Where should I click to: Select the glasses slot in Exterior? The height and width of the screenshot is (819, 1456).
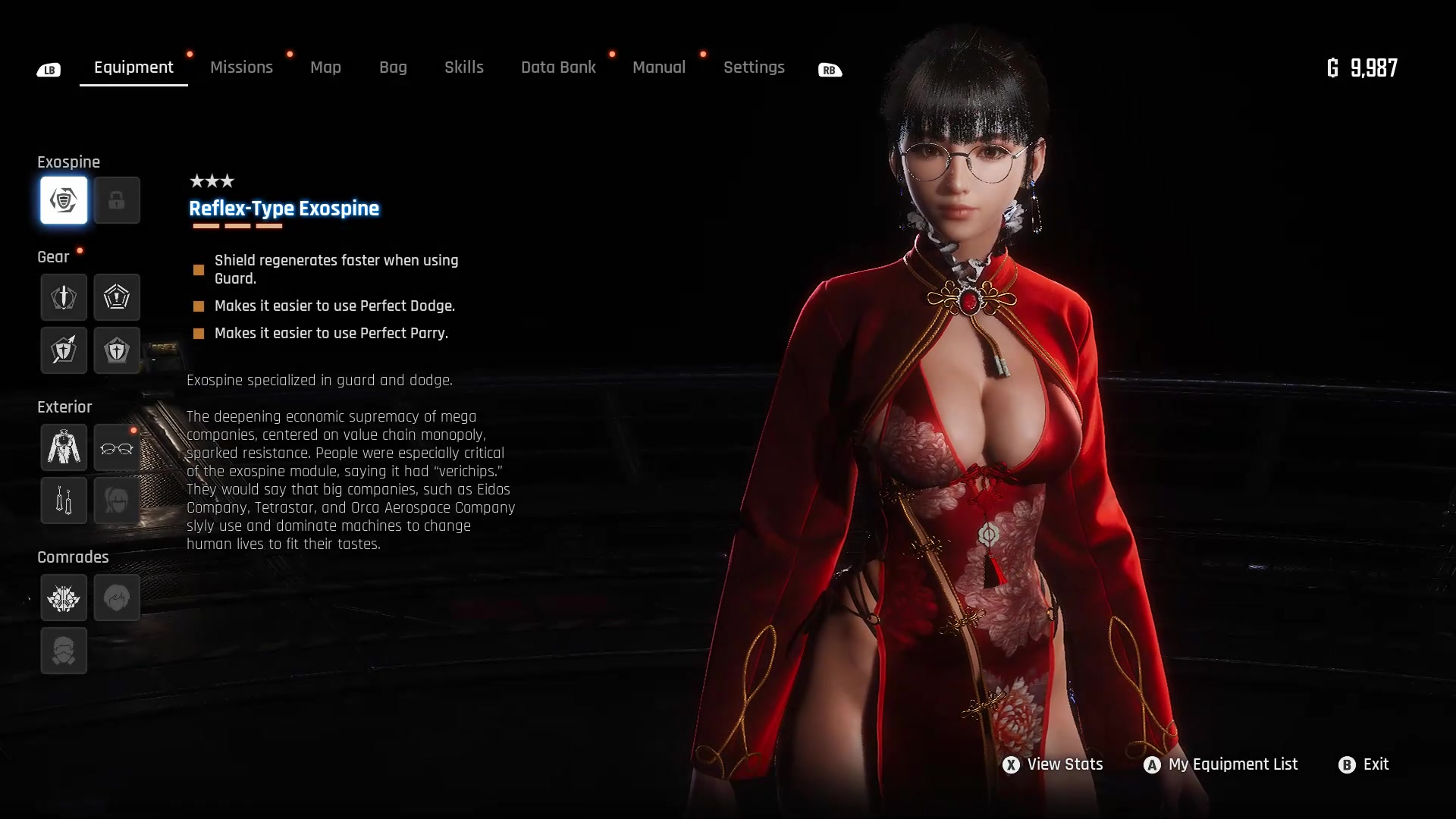point(117,447)
